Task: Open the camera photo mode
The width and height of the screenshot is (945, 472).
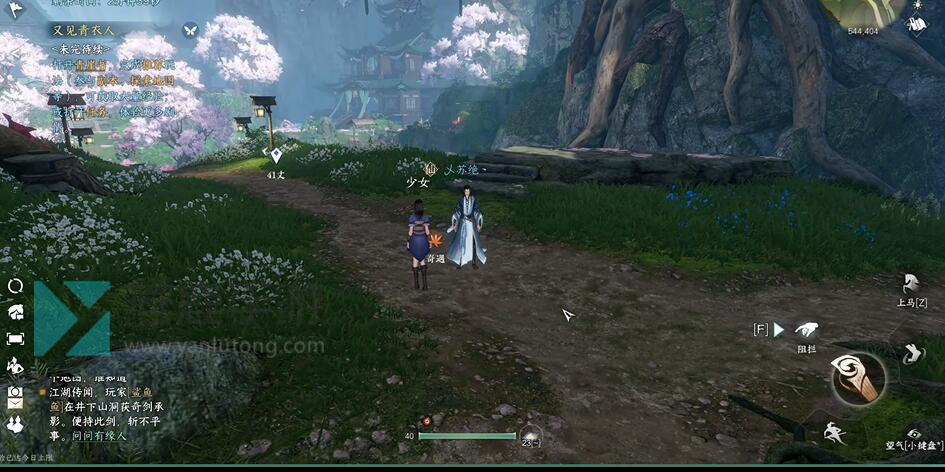Action: click(x=15, y=392)
